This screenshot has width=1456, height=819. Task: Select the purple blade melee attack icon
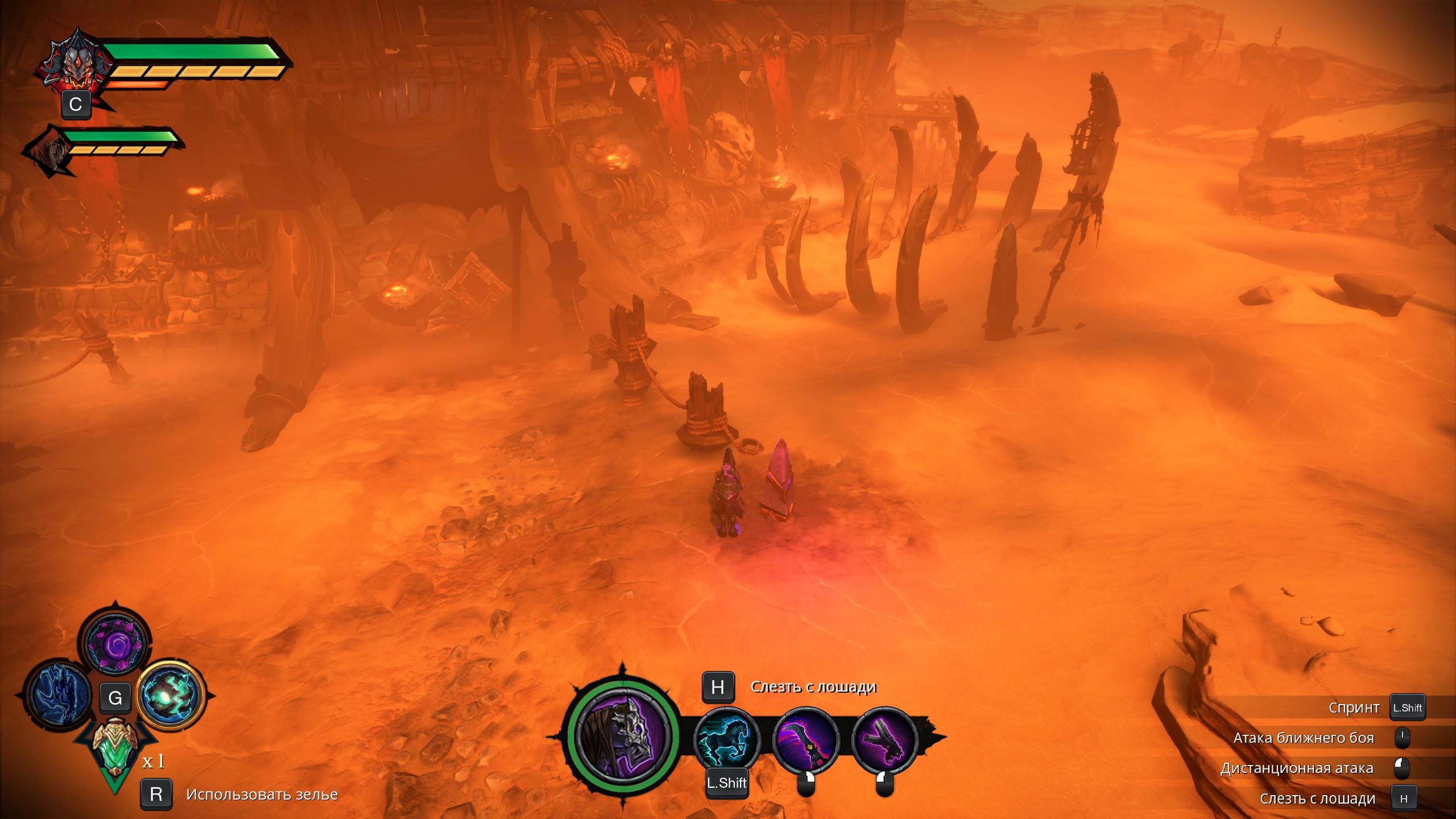click(806, 738)
